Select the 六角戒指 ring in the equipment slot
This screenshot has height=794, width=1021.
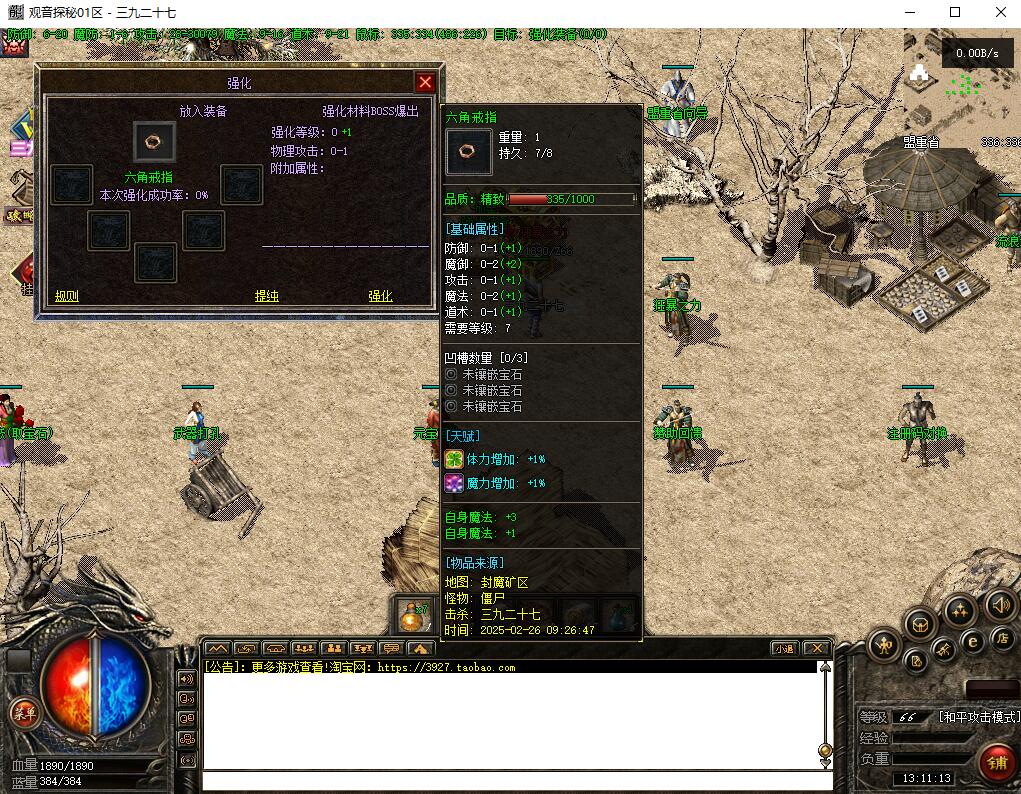coord(154,141)
